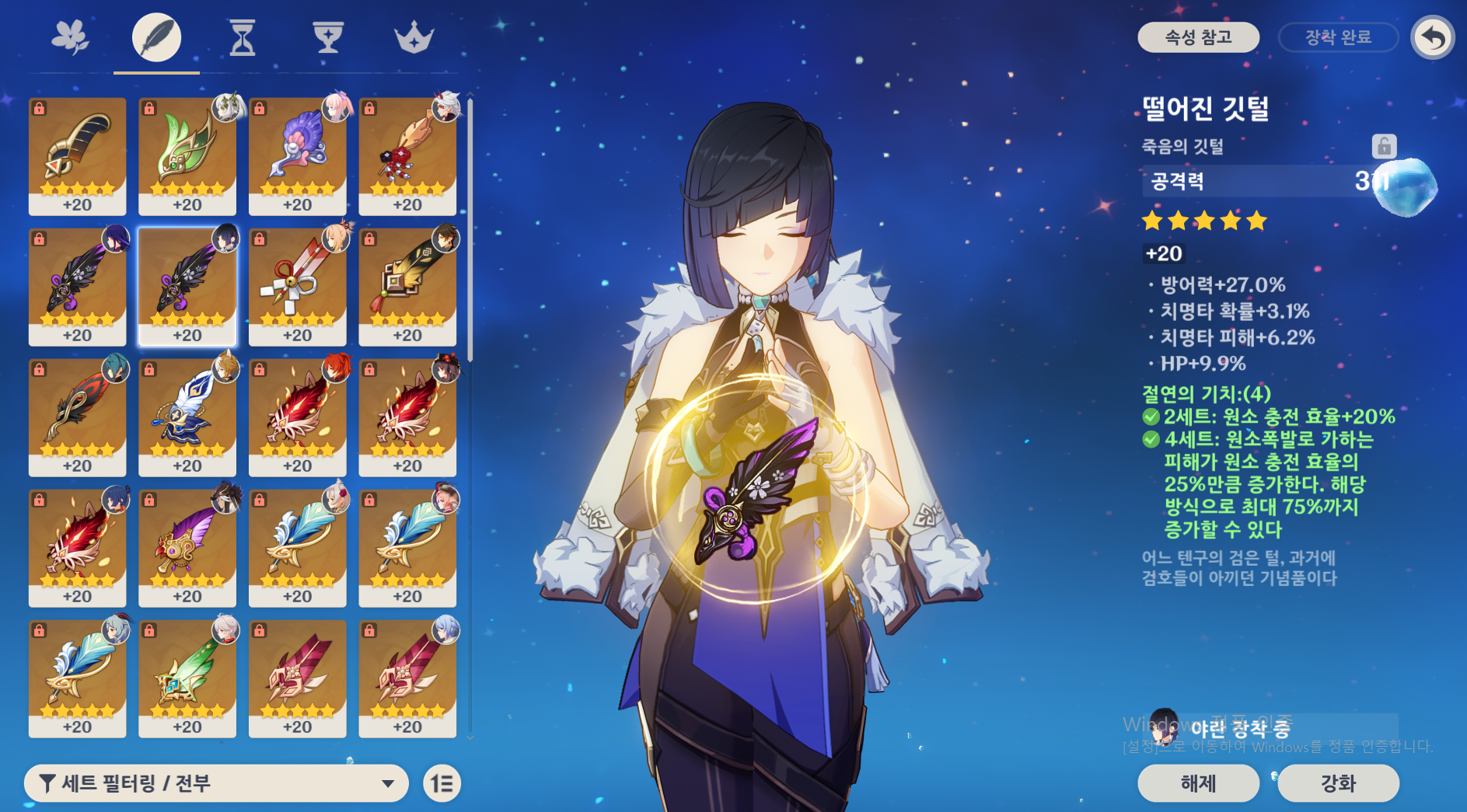The image size is (1467, 812).
Task: Show the circlet crown artifact tab
Action: [x=414, y=37]
